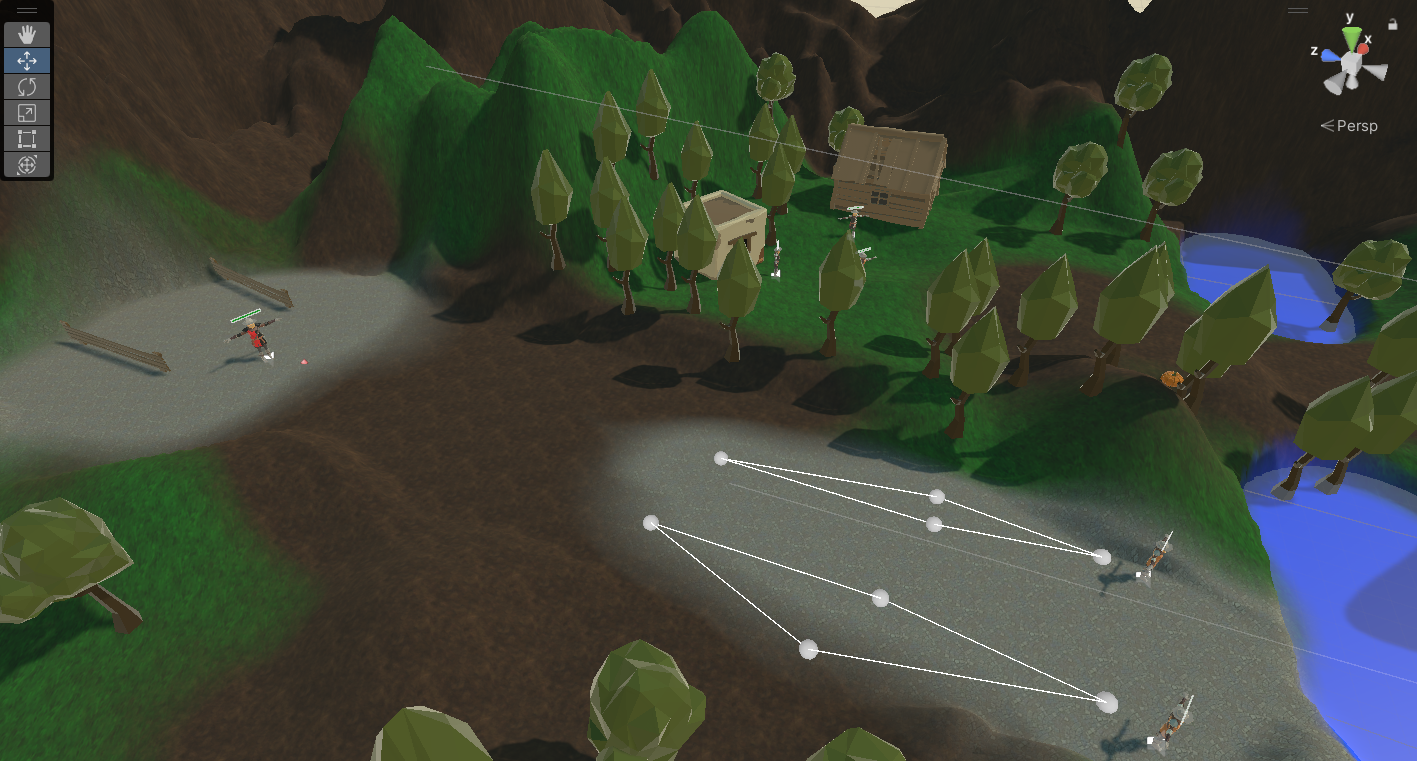
Task: Select the Move tool
Action: click(x=27, y=60)
